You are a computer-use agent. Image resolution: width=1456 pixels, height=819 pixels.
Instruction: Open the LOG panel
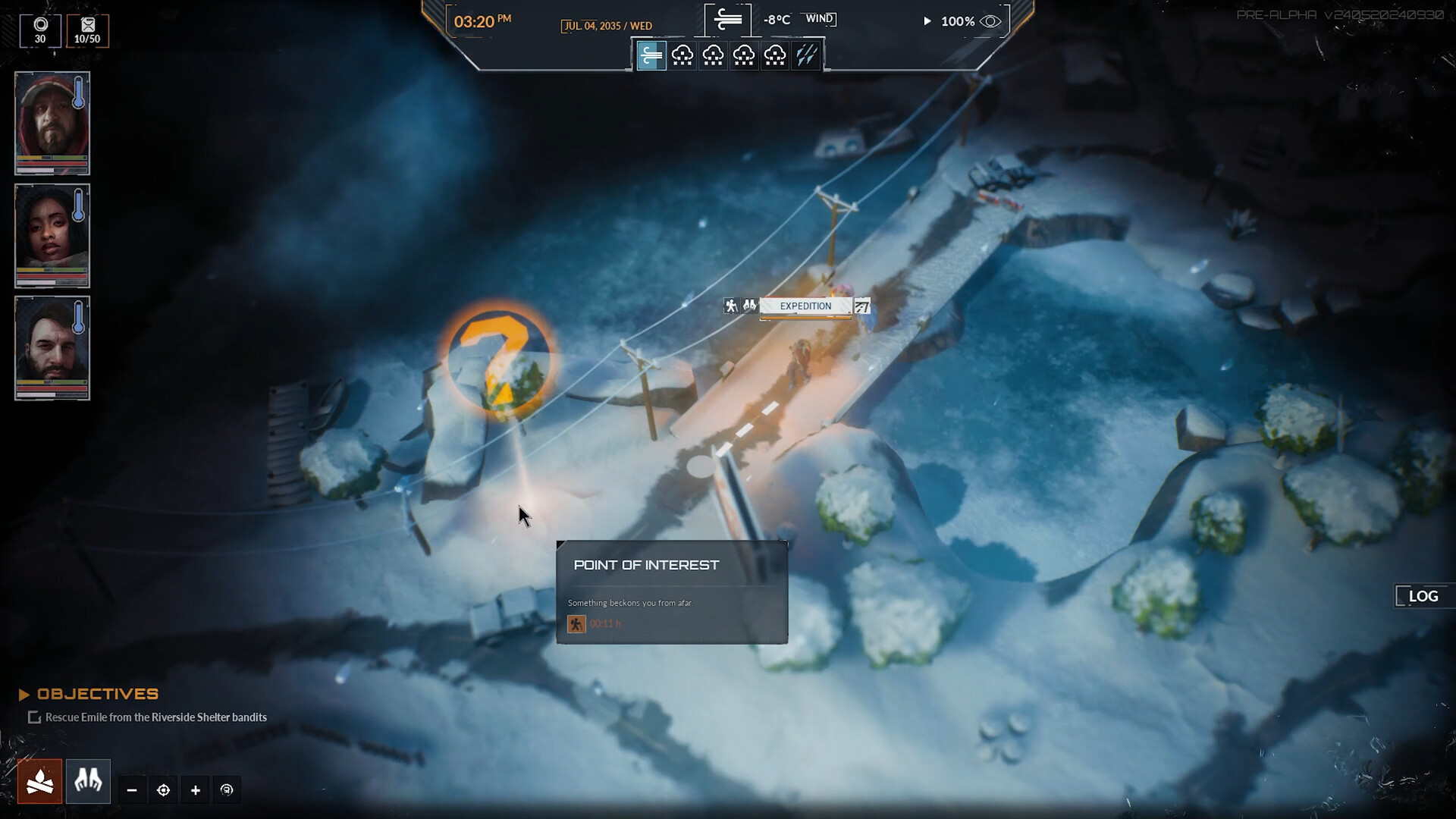[x=1423, y=596]
